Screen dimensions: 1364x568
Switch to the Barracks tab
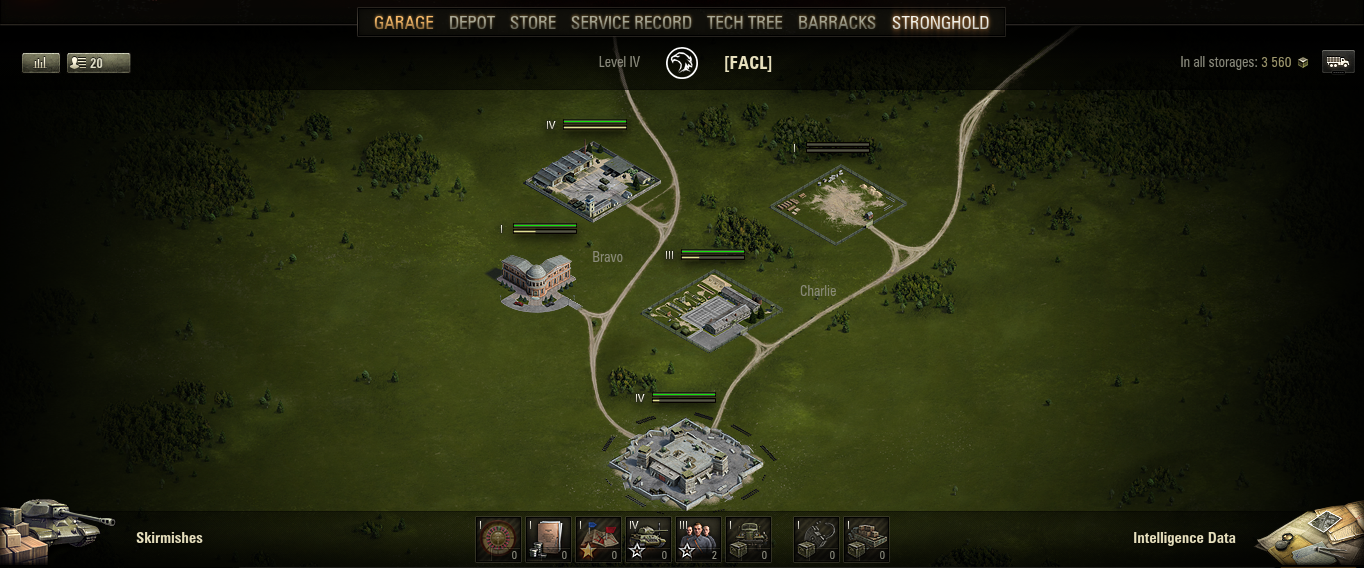coord(837,22)
